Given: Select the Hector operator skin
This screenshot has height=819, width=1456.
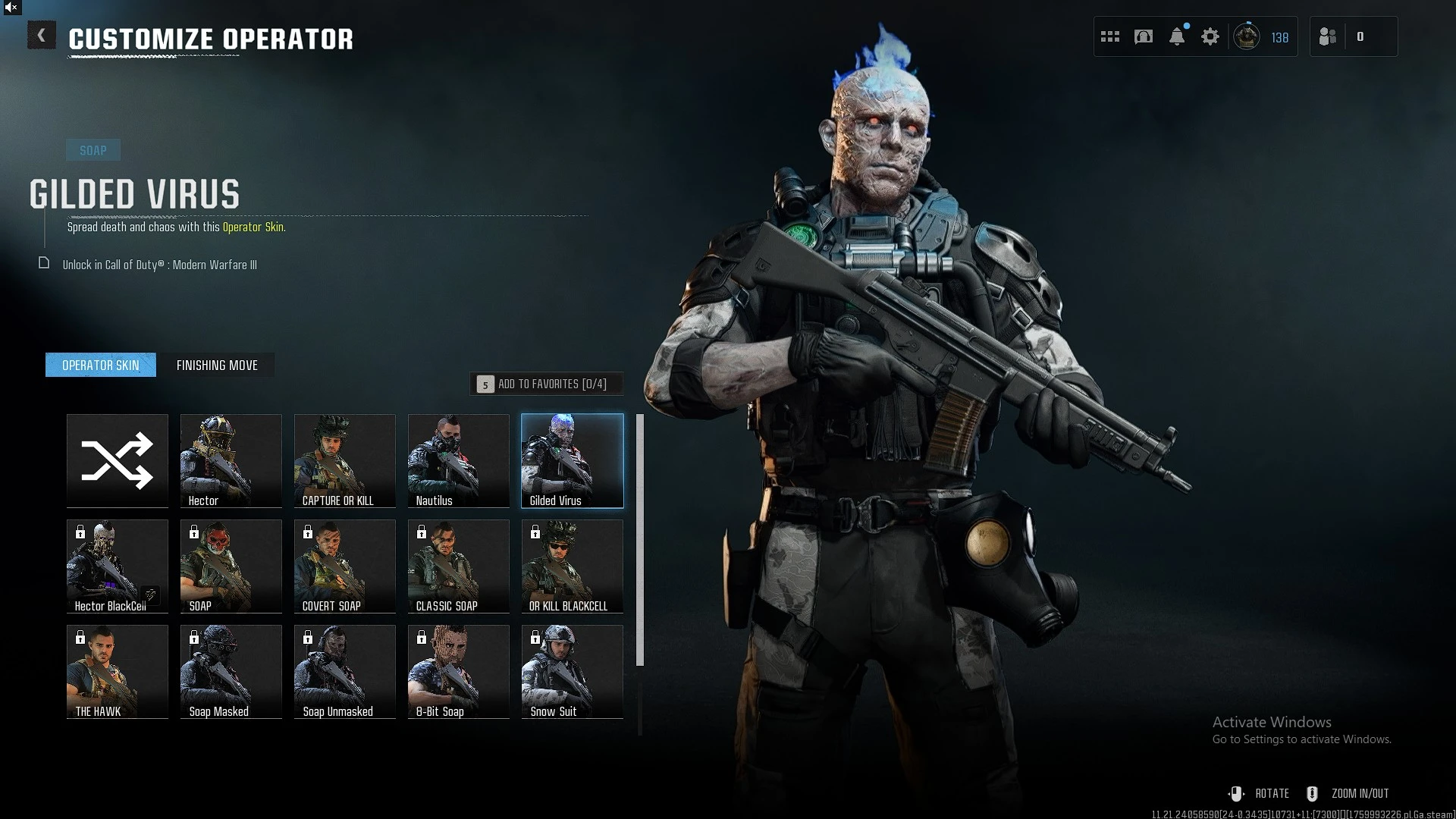Looking at the screenshot, I should coord(231,460).
